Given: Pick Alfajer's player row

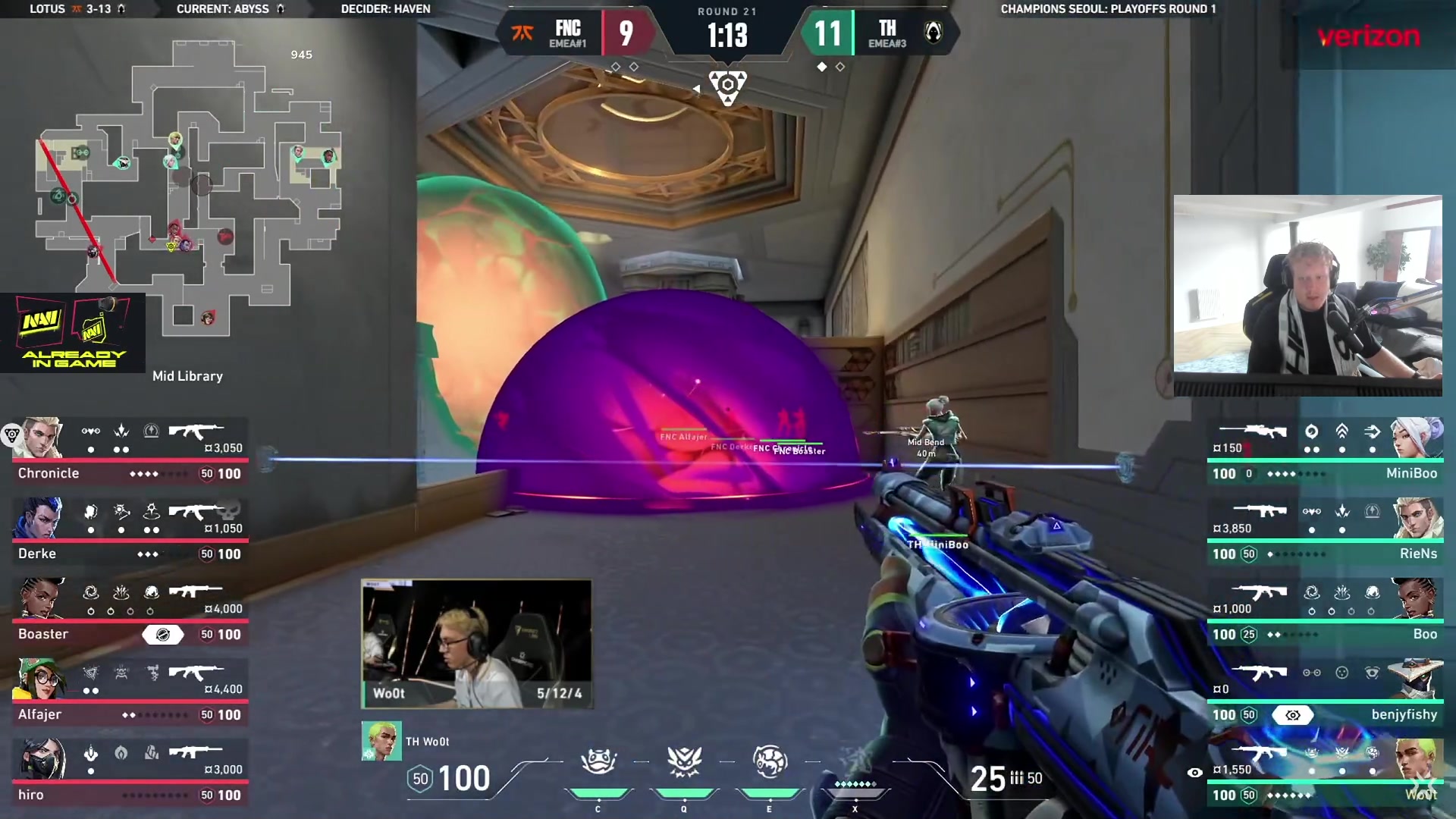Looking at the screenshot, I should (129, 692).
